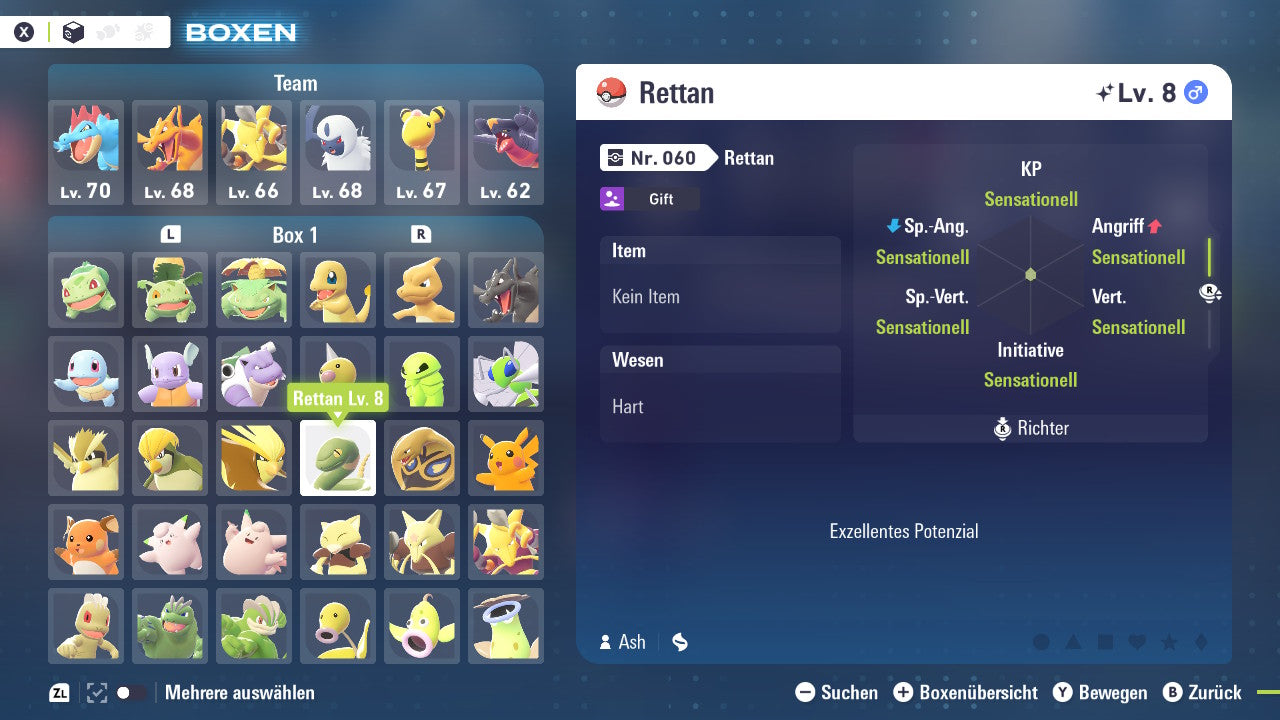Click the ZL button icon at bottom left
The height and width of the screenshot is (720, 1280).
point(57,691)
